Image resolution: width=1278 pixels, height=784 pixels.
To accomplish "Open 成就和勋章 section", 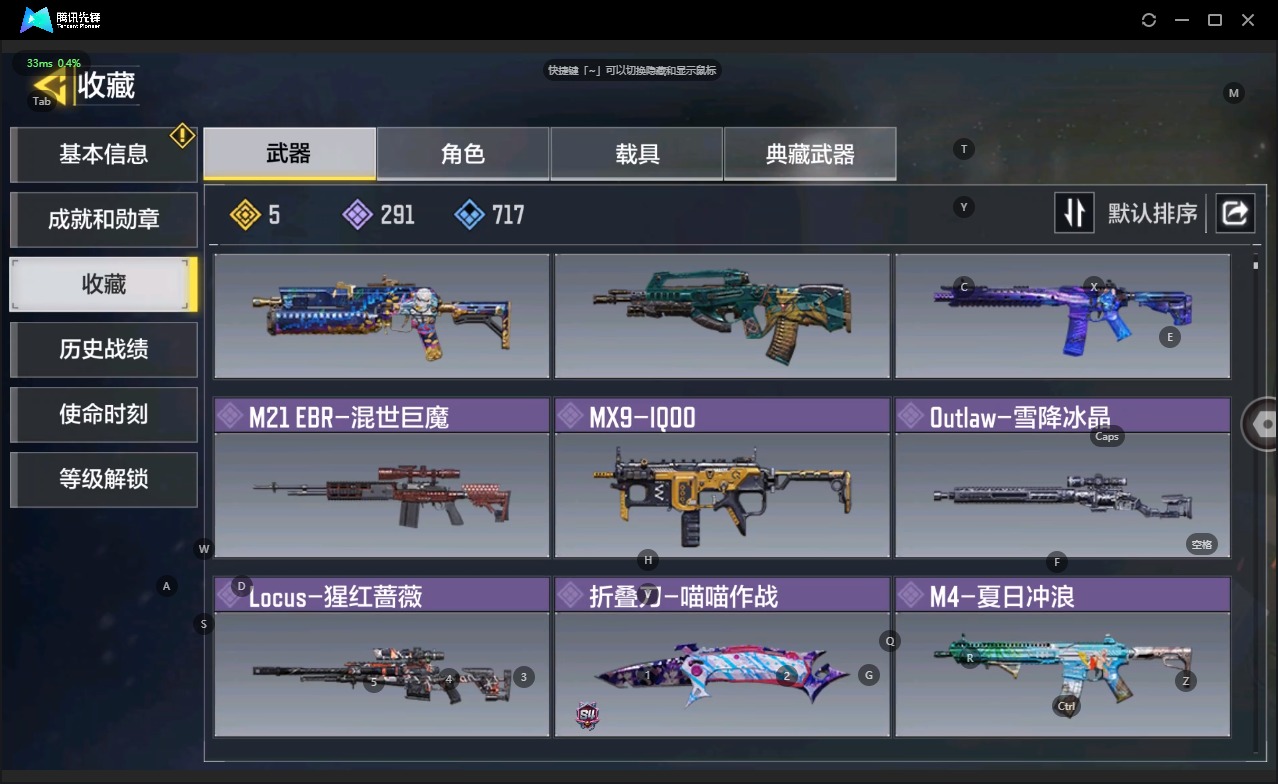I will coord(103,219).
